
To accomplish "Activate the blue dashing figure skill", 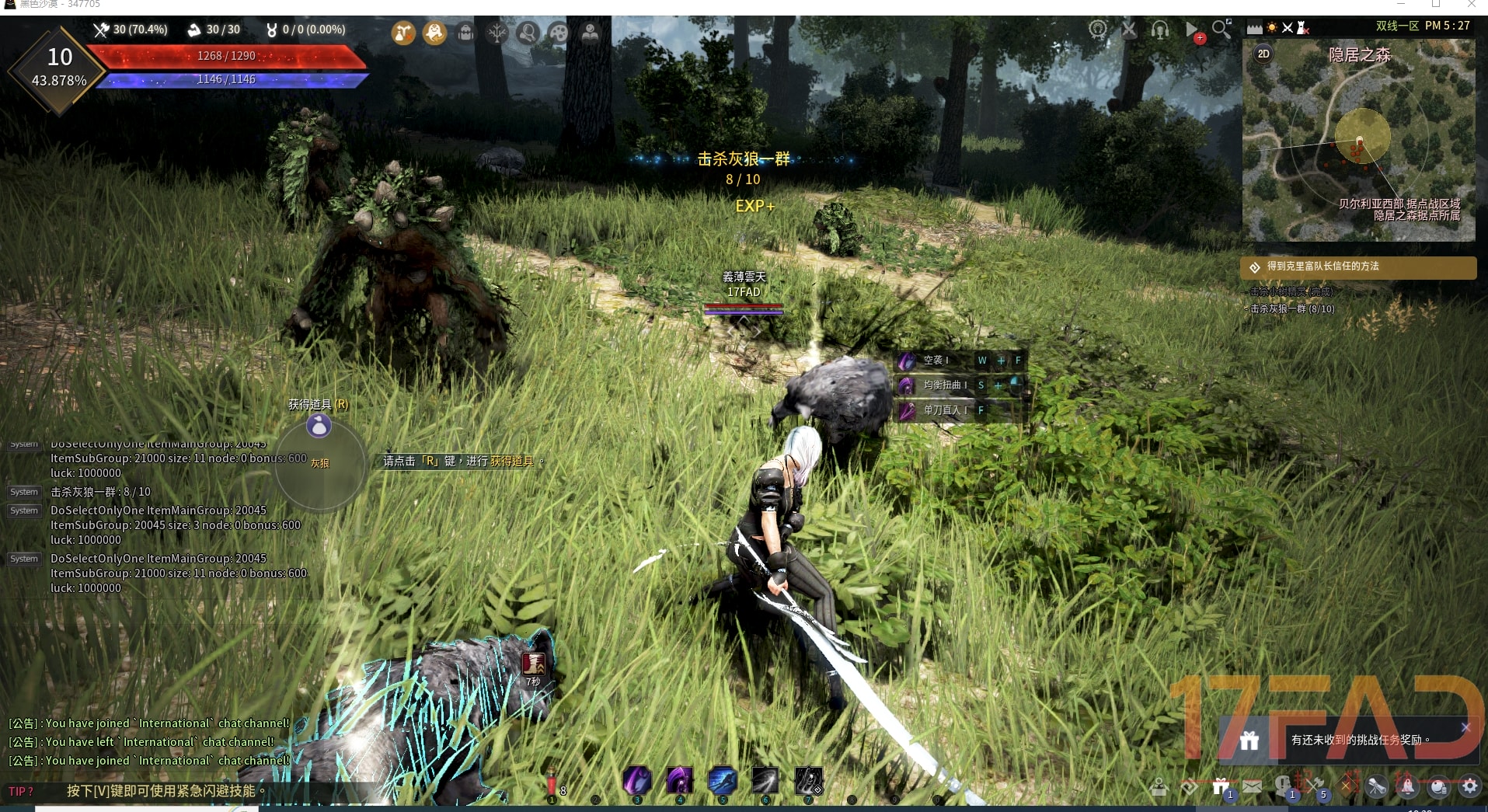I will [x=722, y=780].
